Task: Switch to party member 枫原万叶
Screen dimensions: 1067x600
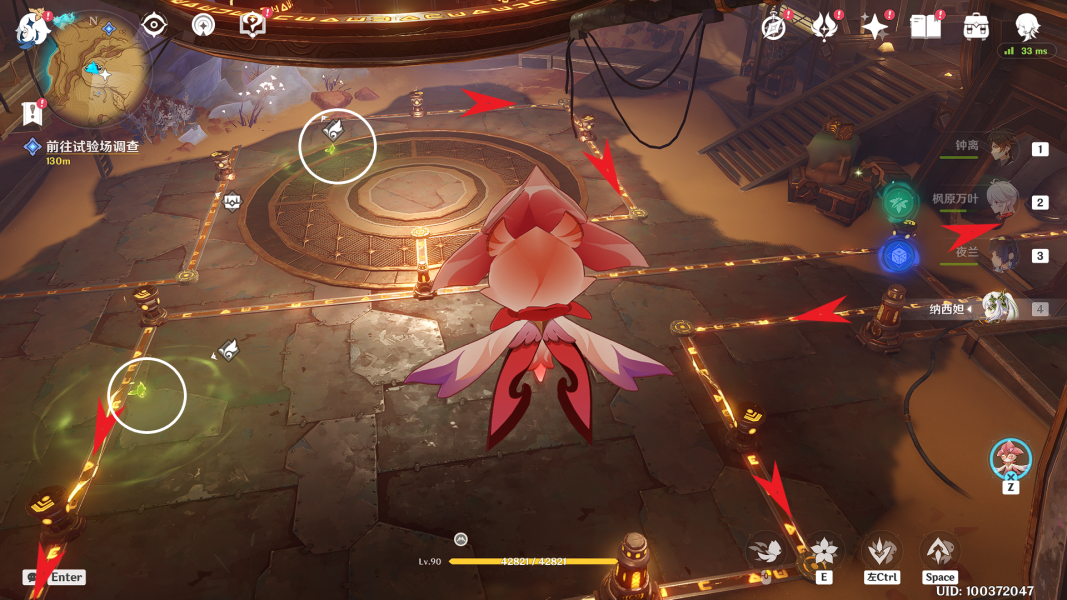Action: pos(1000,202)
